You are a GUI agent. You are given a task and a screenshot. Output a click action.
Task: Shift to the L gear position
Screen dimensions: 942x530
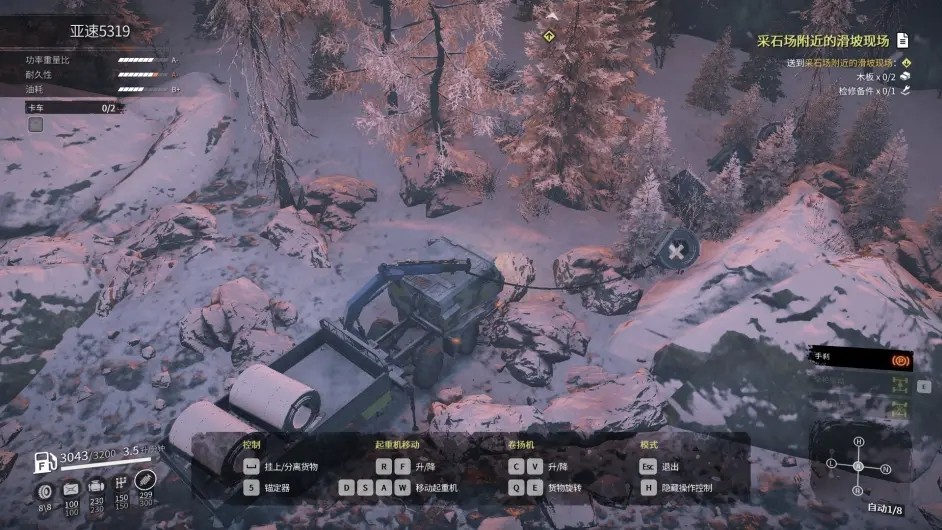[831, 464]
